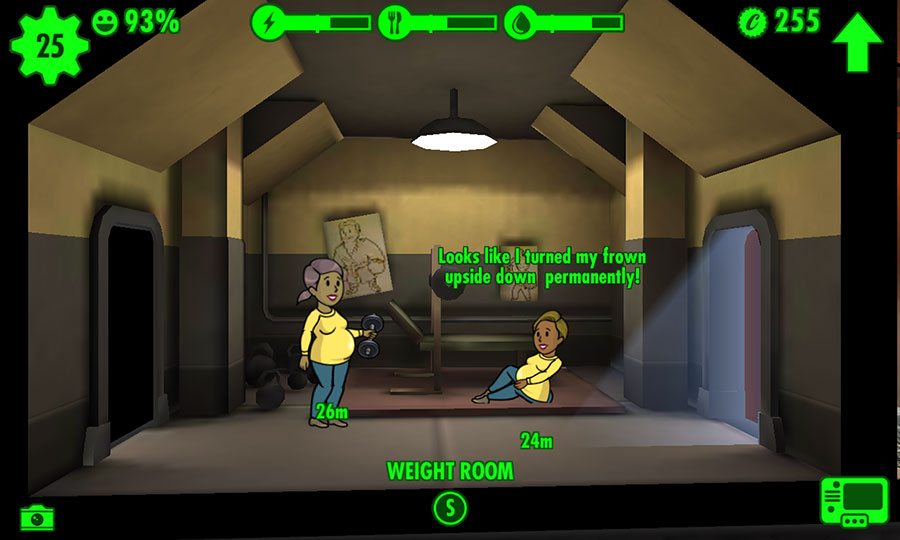This screenshot has width=900, height=540.
Task: Check the food resource icon
Action: 394,22
